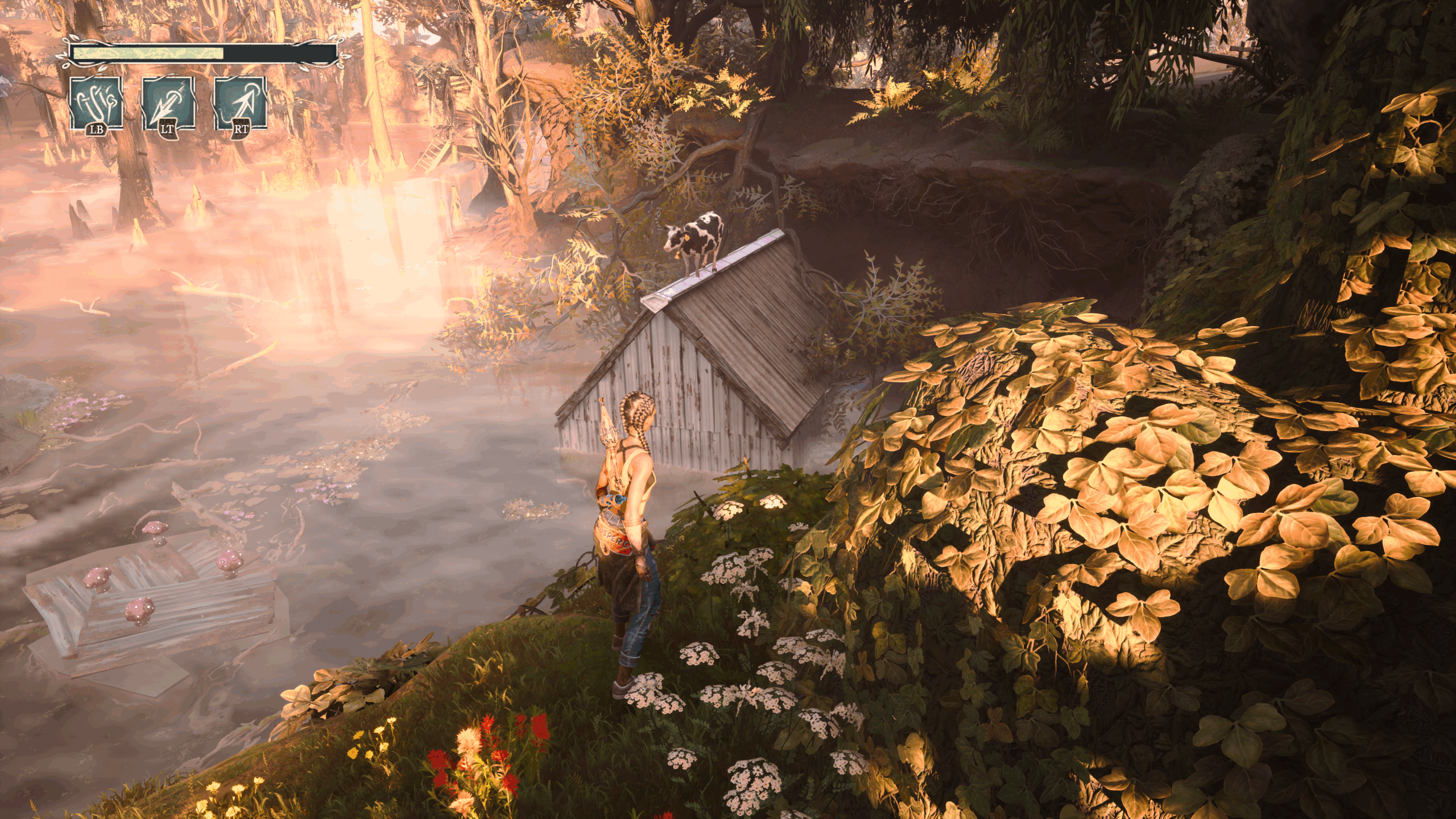Screen dimensions: 1456x819
Task: Activate the Weave ability with tangled threads icon
Action: pyautogui.click(x=96, y=104)
